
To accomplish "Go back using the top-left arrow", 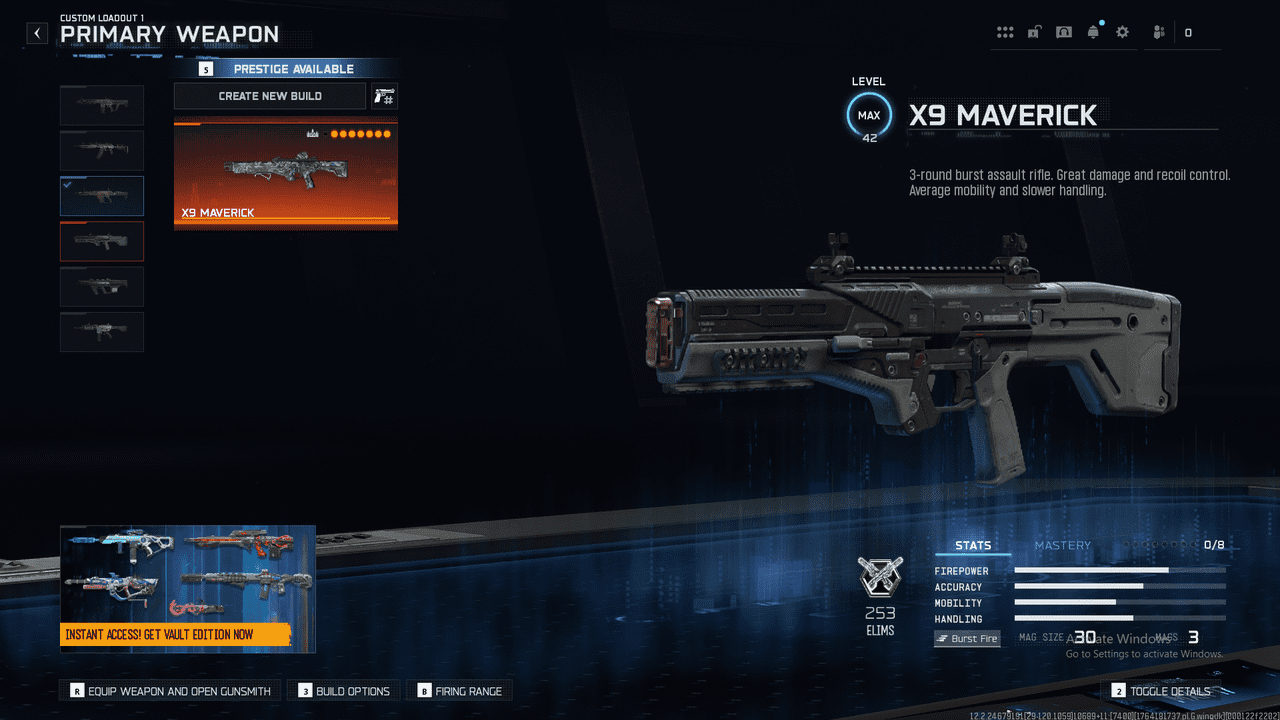I will point(37,33).
